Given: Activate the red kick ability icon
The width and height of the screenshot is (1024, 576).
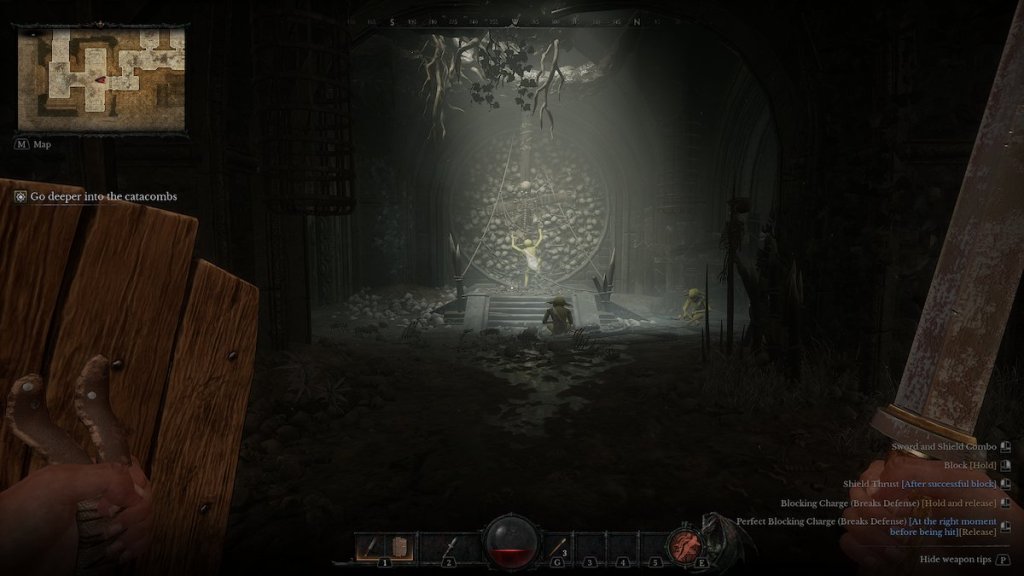Looking at the screenshot, I should (686, 544).
